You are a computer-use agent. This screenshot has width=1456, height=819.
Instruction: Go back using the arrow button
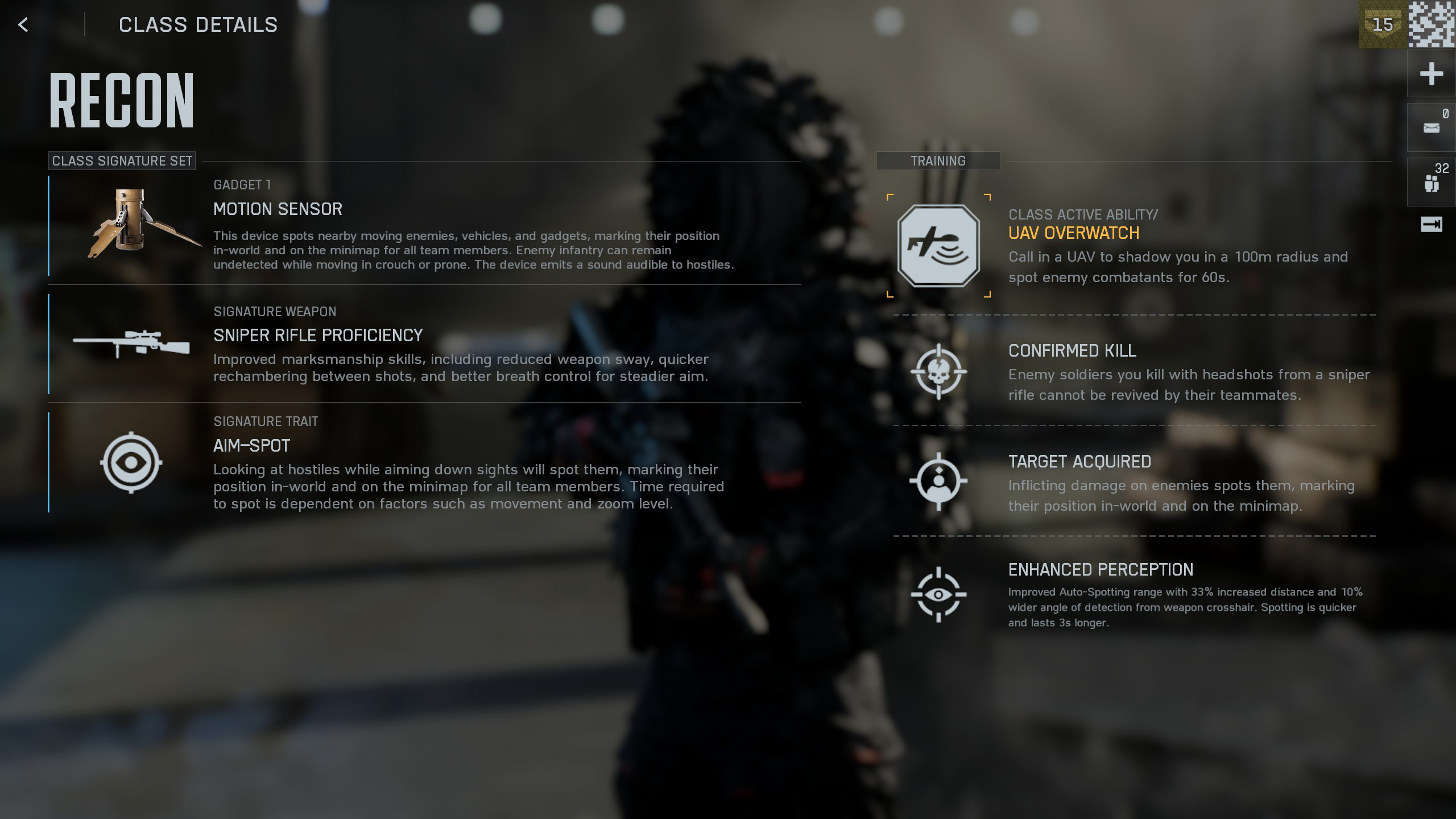[x=23, y=24]
